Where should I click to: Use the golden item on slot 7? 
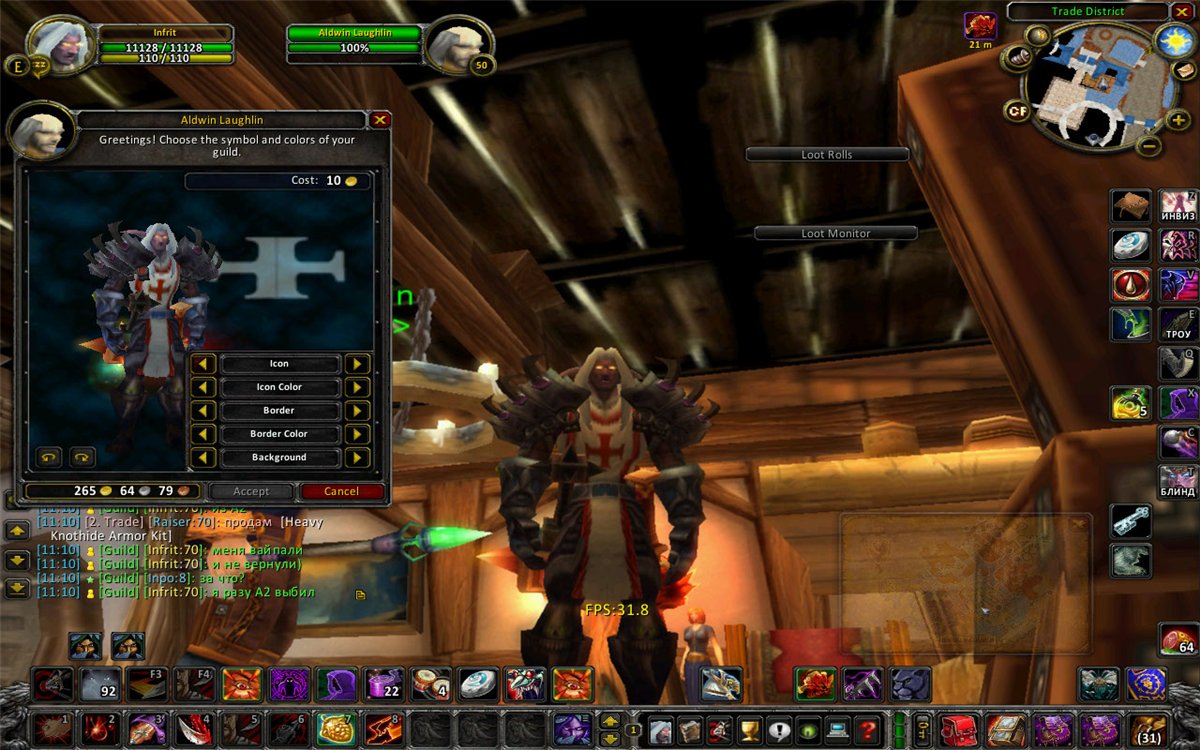tap(336, 729)
